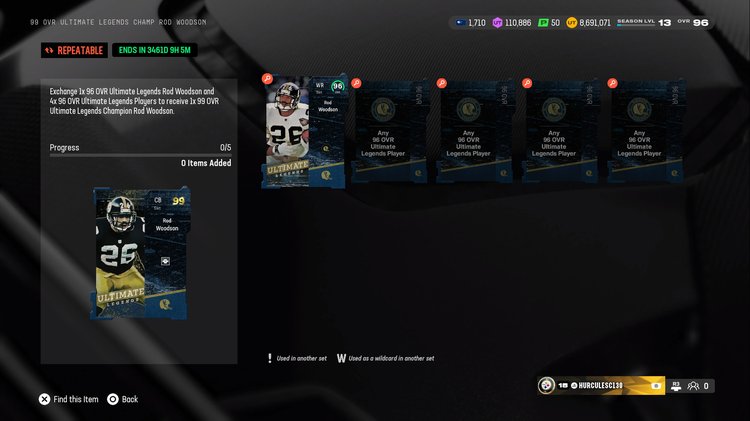Open the HURCULESC130 player banner
The image size is (750, 421).
[x=600, y=385]
